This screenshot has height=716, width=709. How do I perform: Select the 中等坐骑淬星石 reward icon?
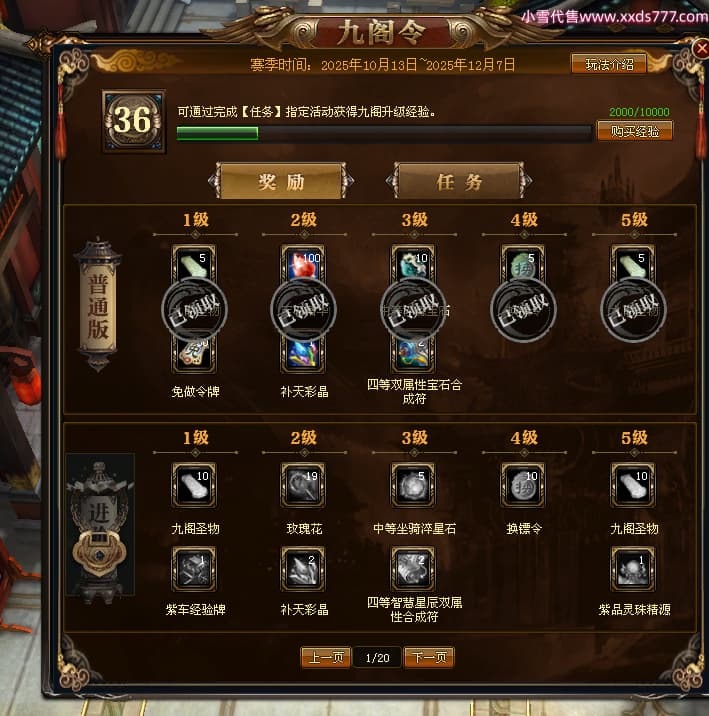pos(413,485)
